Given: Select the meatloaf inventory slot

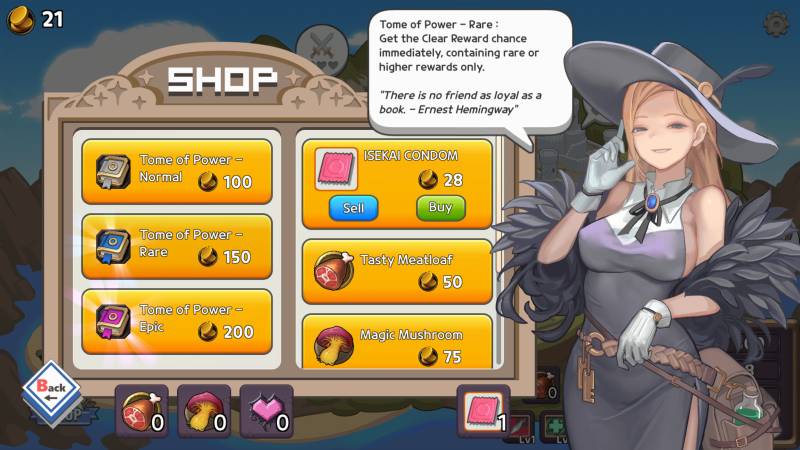Looking at the screenshot, I should tap(142, 411).
